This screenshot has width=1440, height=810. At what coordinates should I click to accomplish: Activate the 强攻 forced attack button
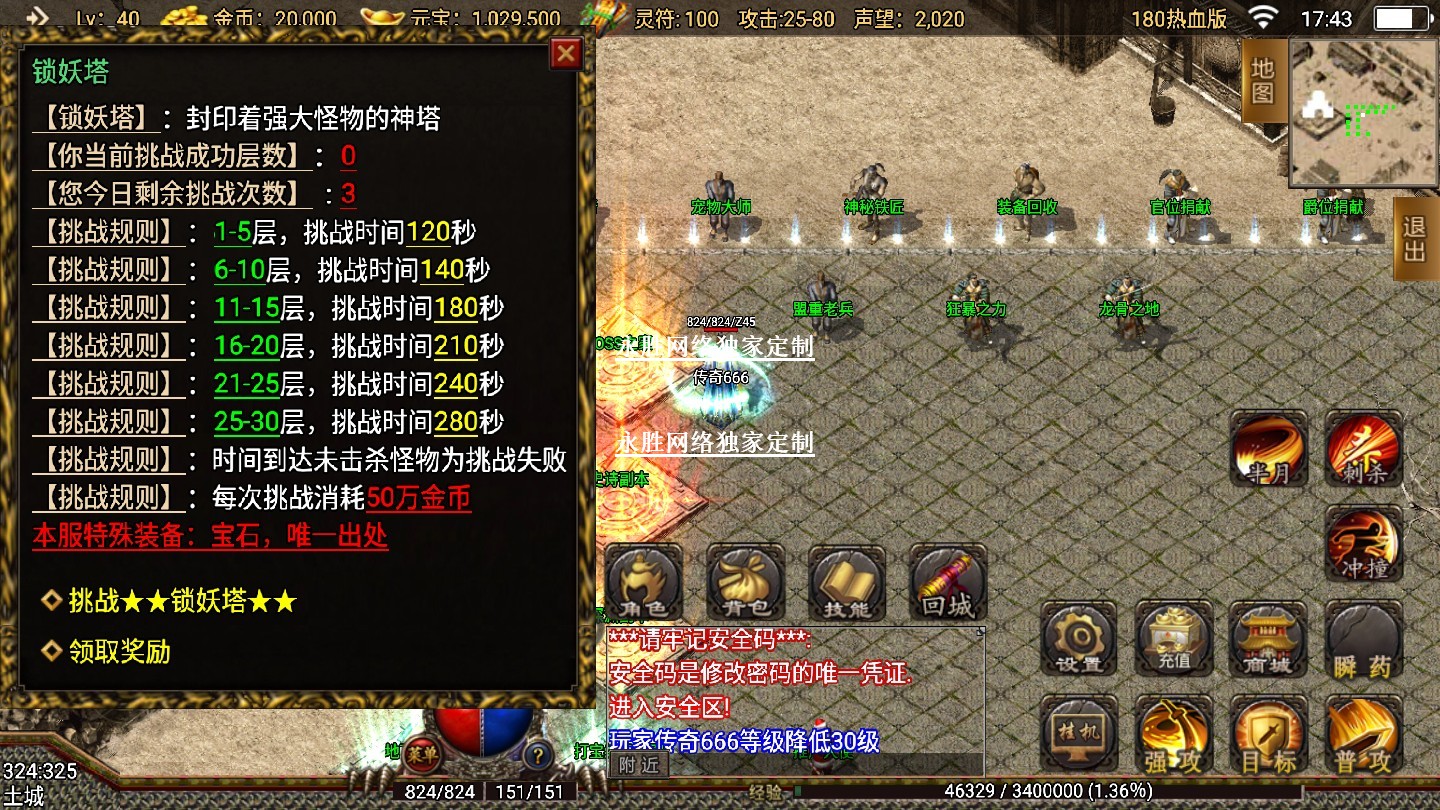click(x=1173, y=735)
